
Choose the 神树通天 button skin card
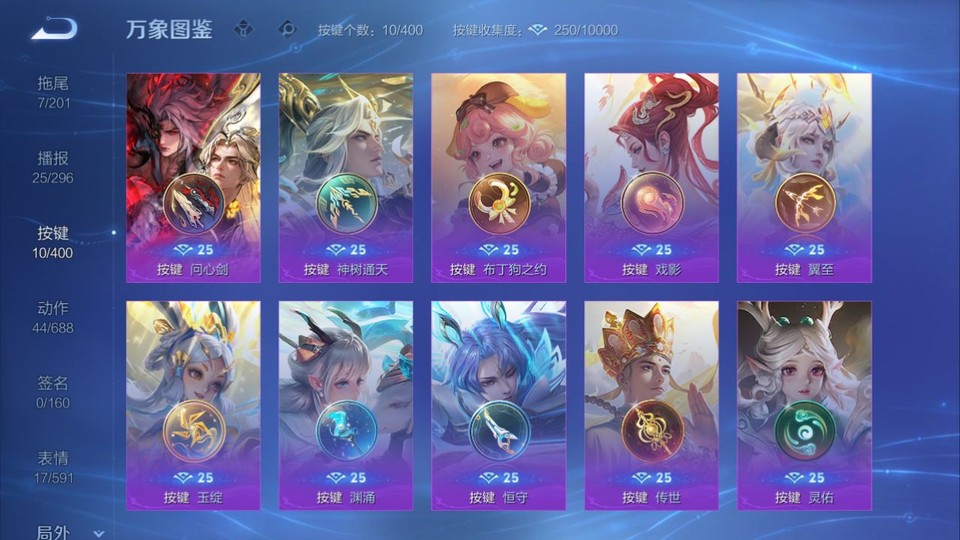[346, 177]
